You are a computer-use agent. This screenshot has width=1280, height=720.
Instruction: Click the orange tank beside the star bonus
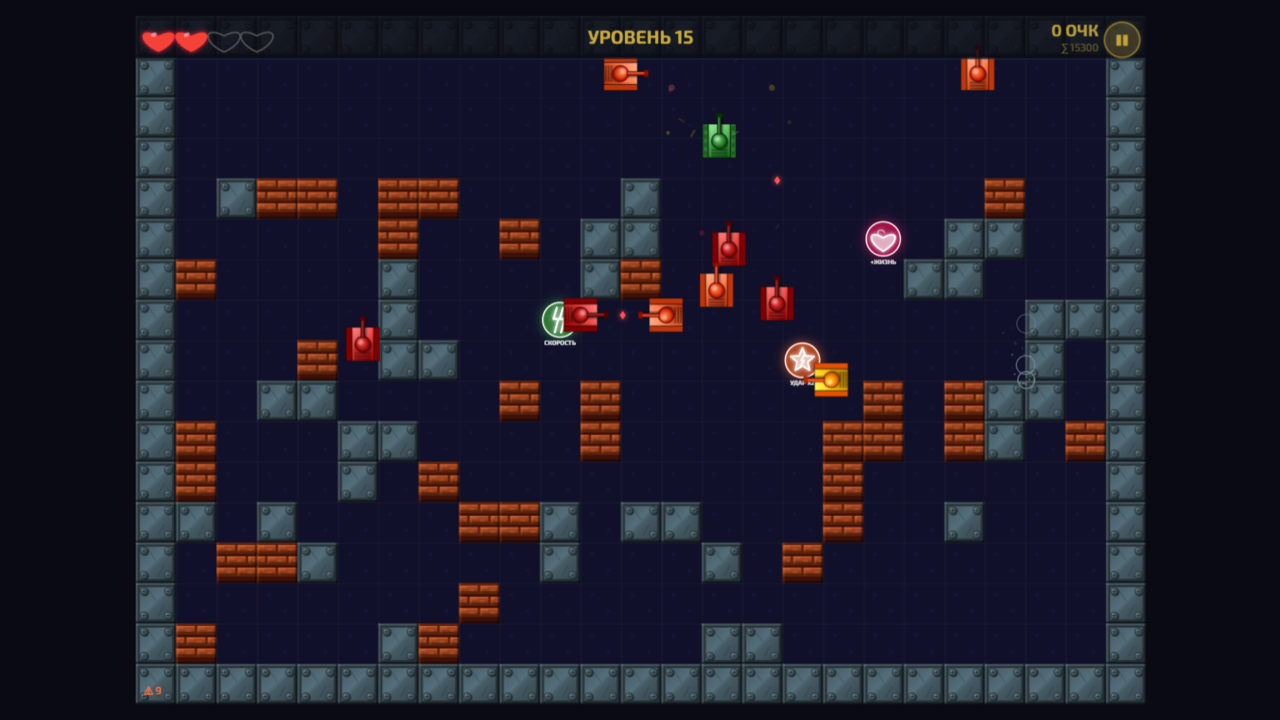[x=832, y=379]
